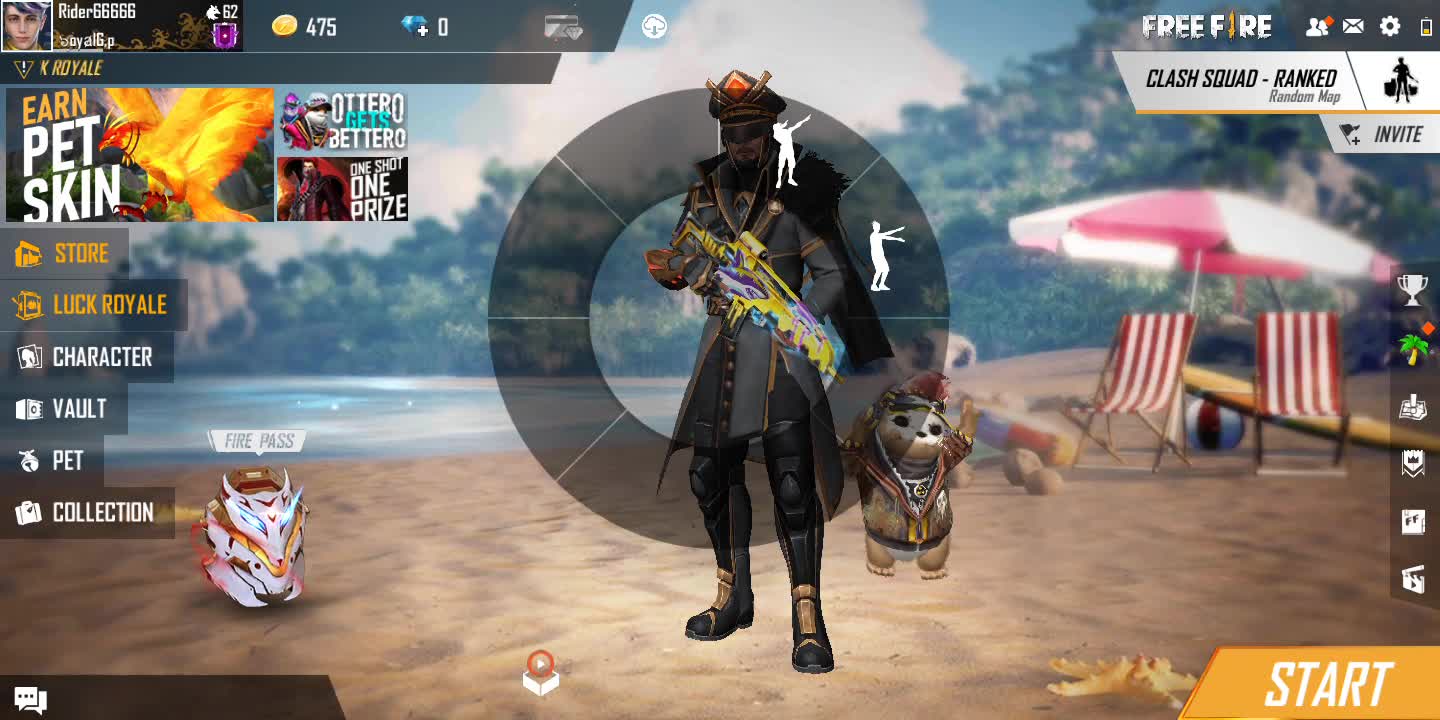Image resolution: width=1440 pixels, height=720 pixels.
Task: Open the Fire Pass mask icon
Action: tap(256, 535)
